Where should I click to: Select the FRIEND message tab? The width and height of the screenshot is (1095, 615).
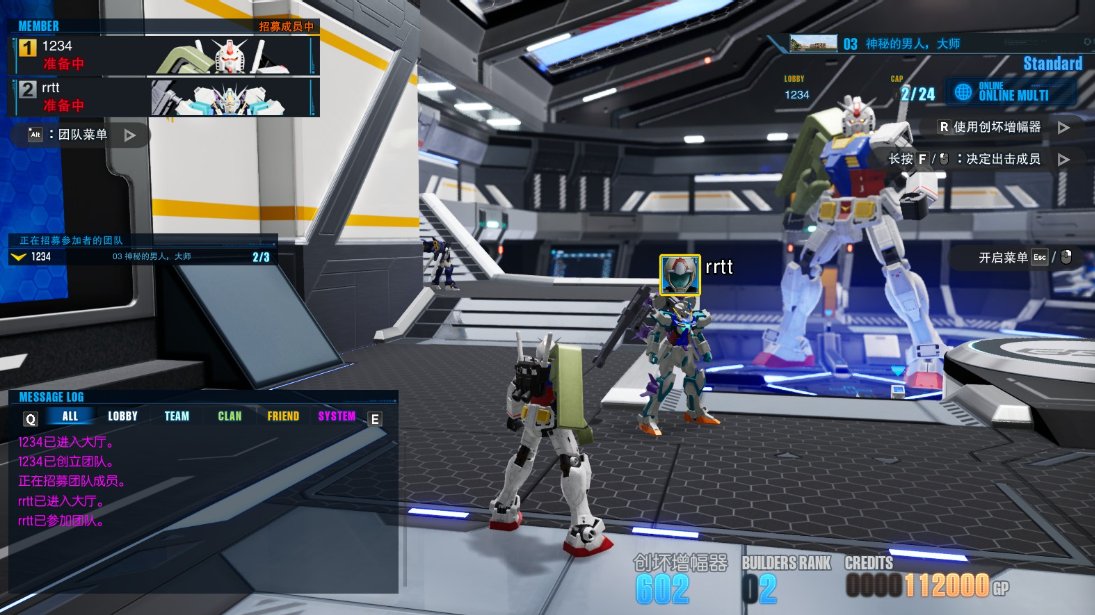283,417
